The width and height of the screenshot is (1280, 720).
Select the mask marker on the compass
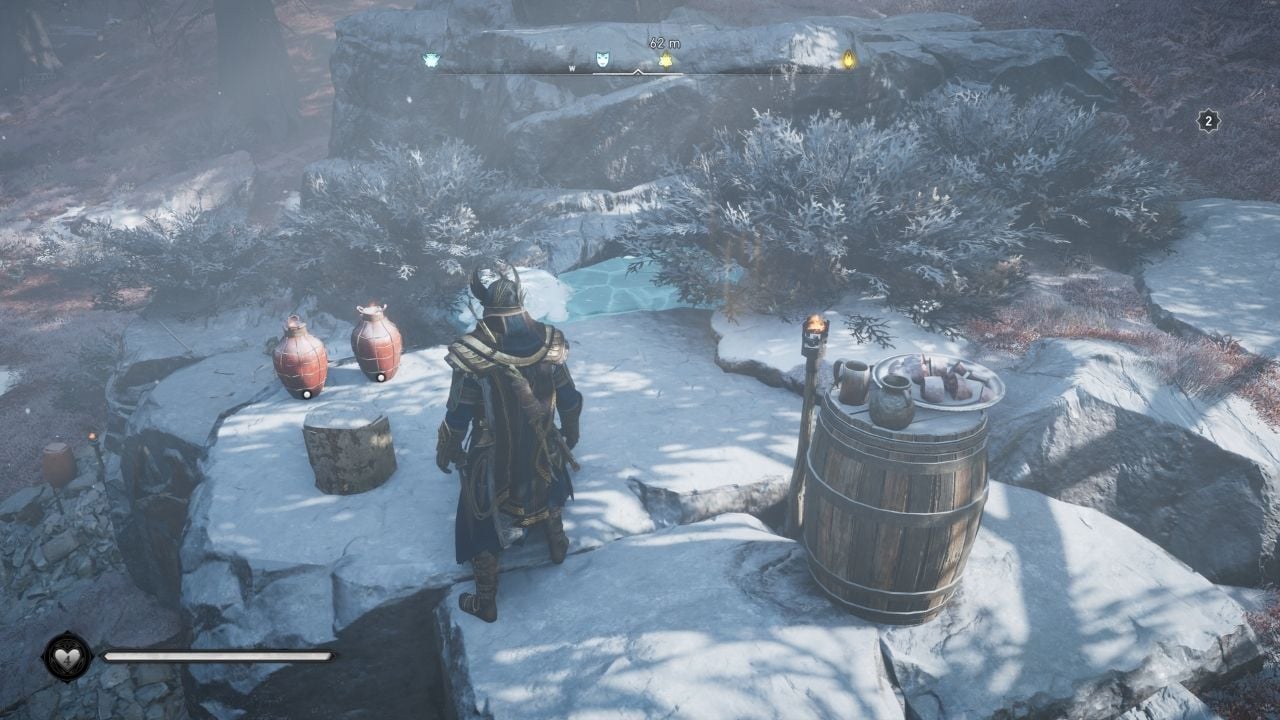tap(603, 60)
